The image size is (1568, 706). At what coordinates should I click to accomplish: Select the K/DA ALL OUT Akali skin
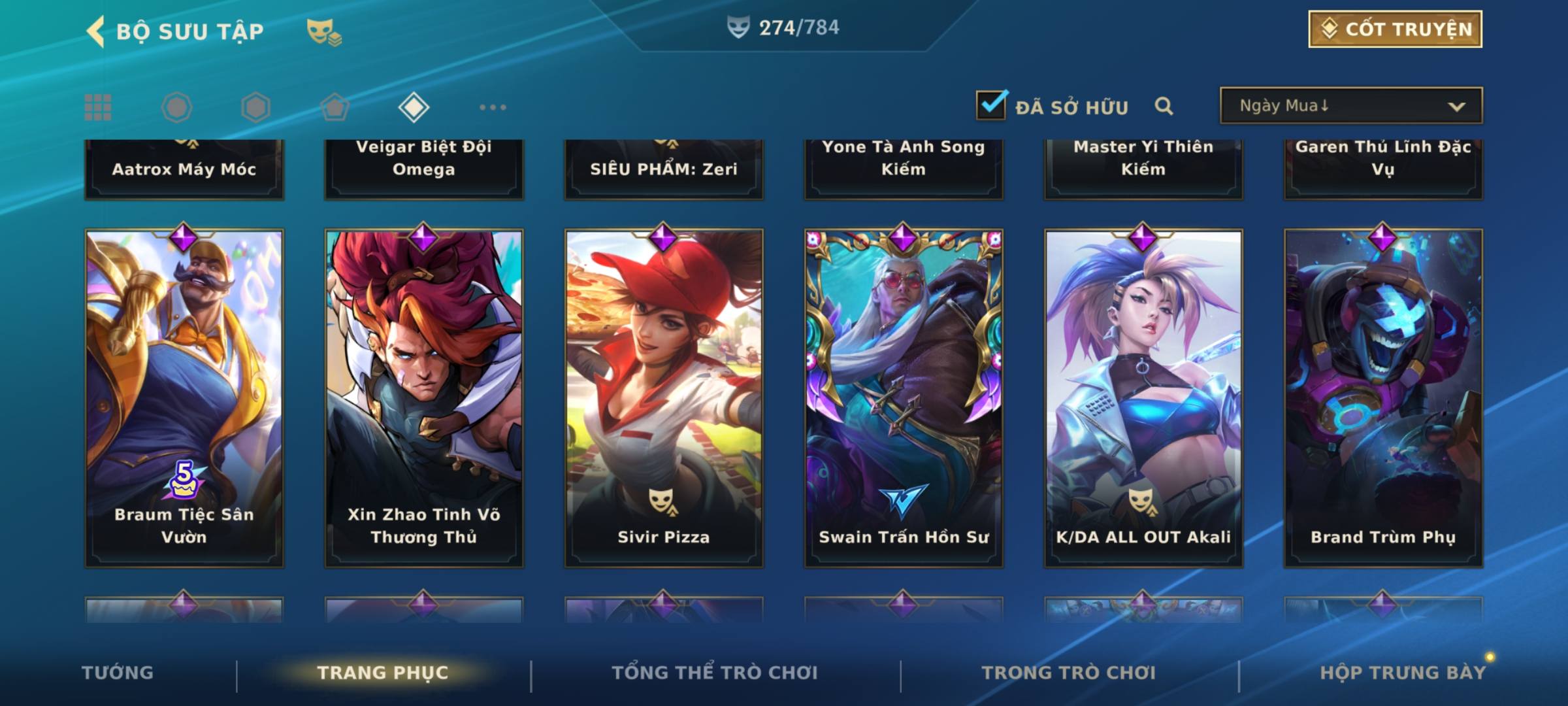point(1143,397)
